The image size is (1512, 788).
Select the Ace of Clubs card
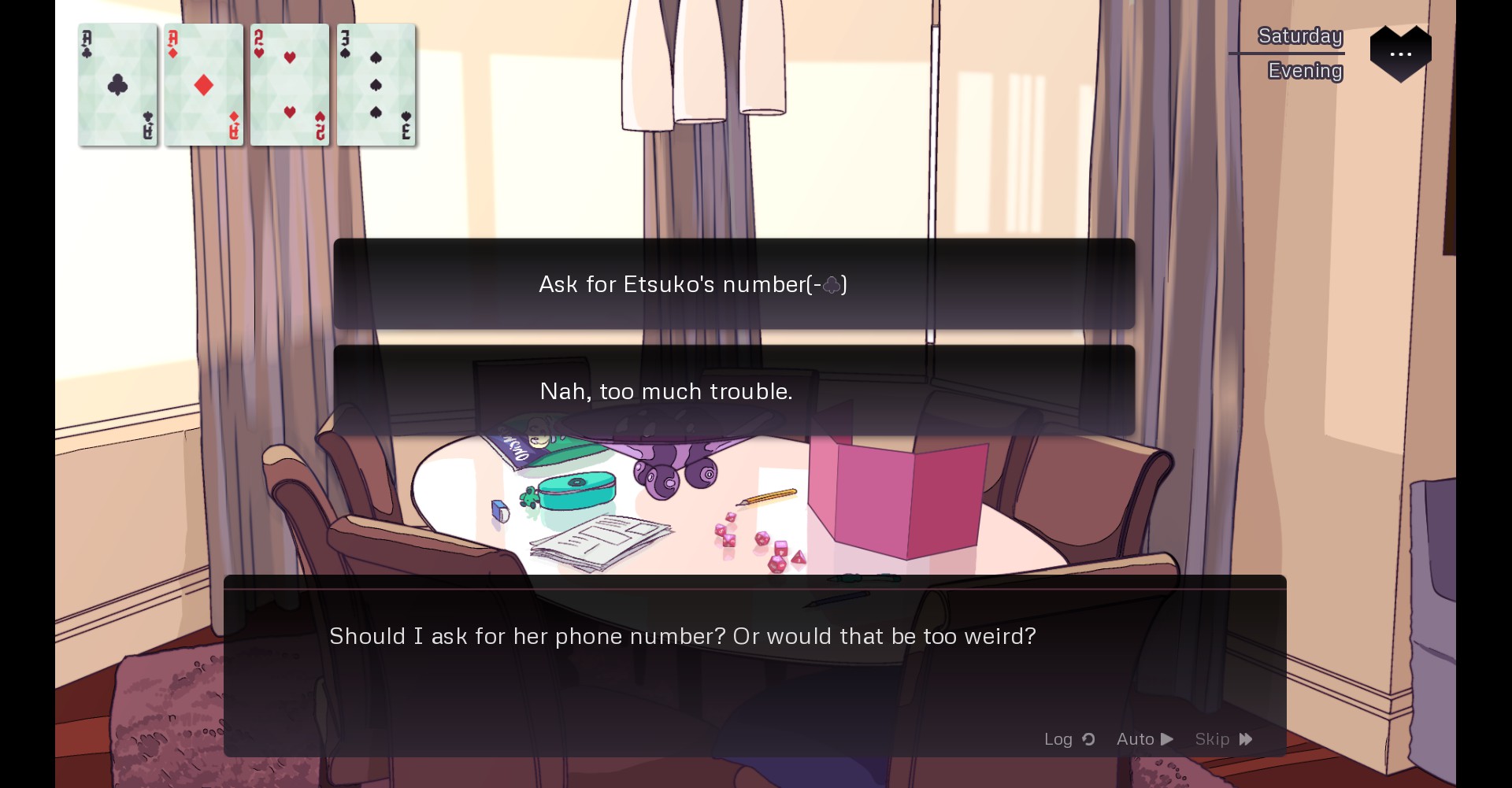tap(118, 85)
